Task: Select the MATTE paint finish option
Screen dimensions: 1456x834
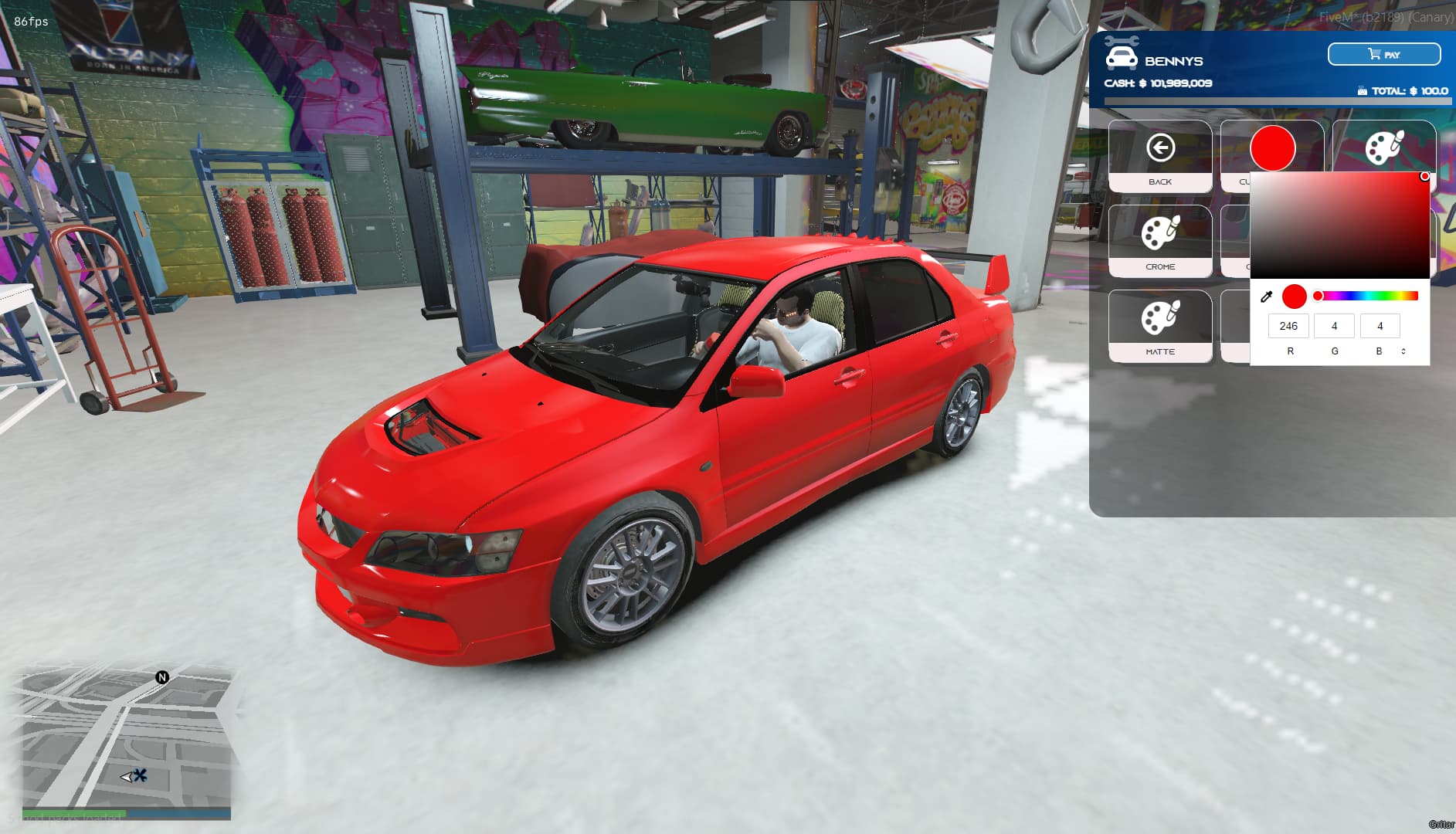Action: (x=1160, y=351)
